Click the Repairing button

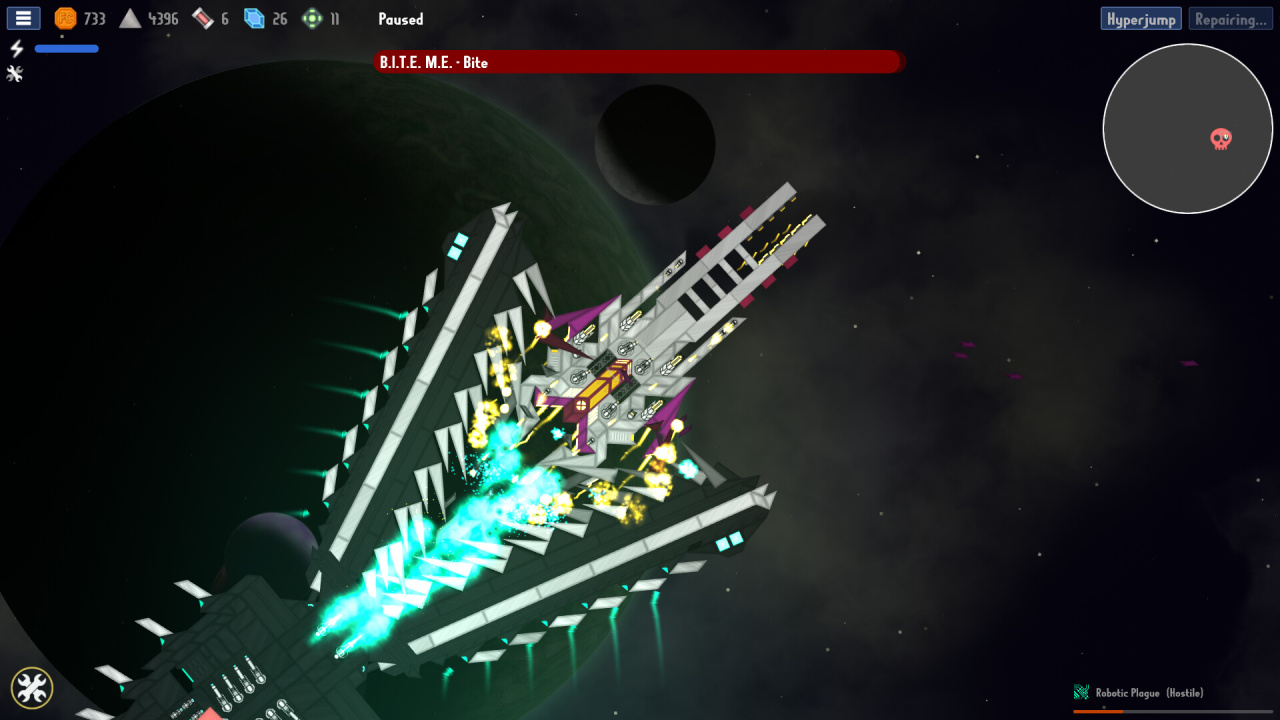(x=1230, y=19)
